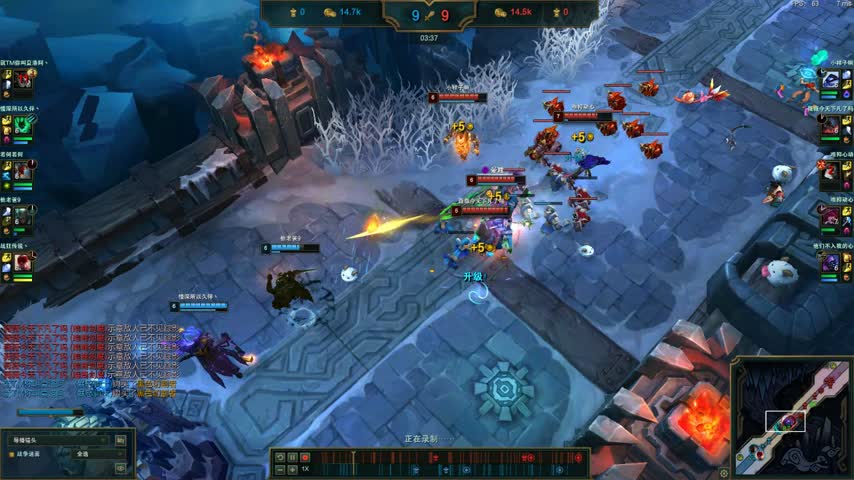Pause the replay playback
854x480 pixels.
tap(292, 457)
